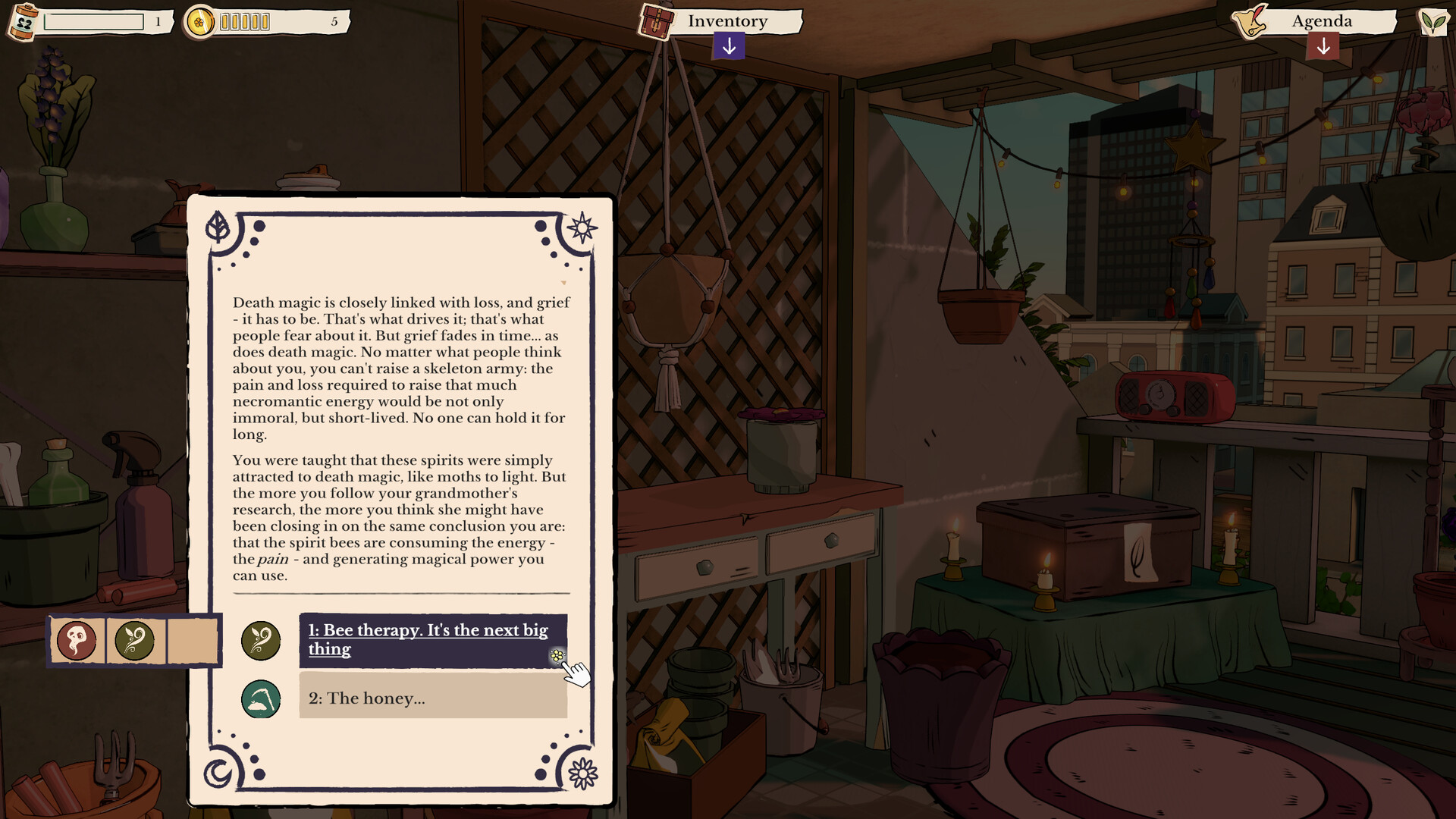
Task: Select the red skull trait slot
Action: (x=77, y=641)
